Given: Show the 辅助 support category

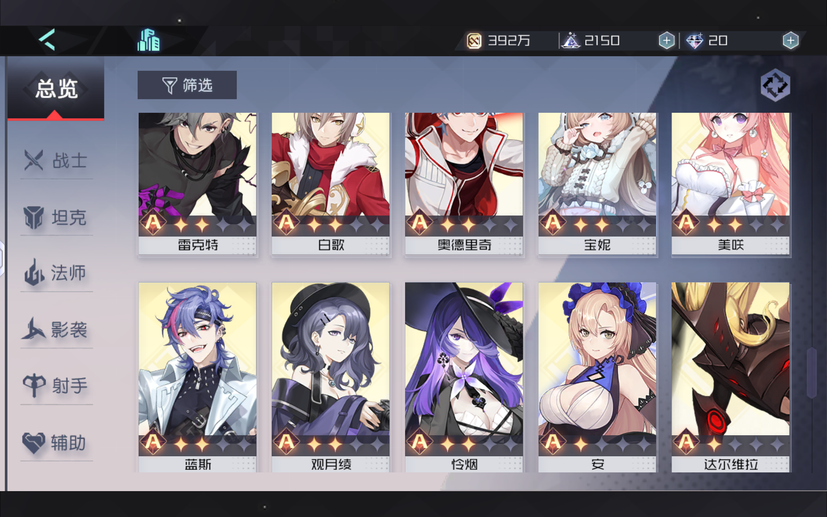Looking at the screenshot, I should point(57,443).
